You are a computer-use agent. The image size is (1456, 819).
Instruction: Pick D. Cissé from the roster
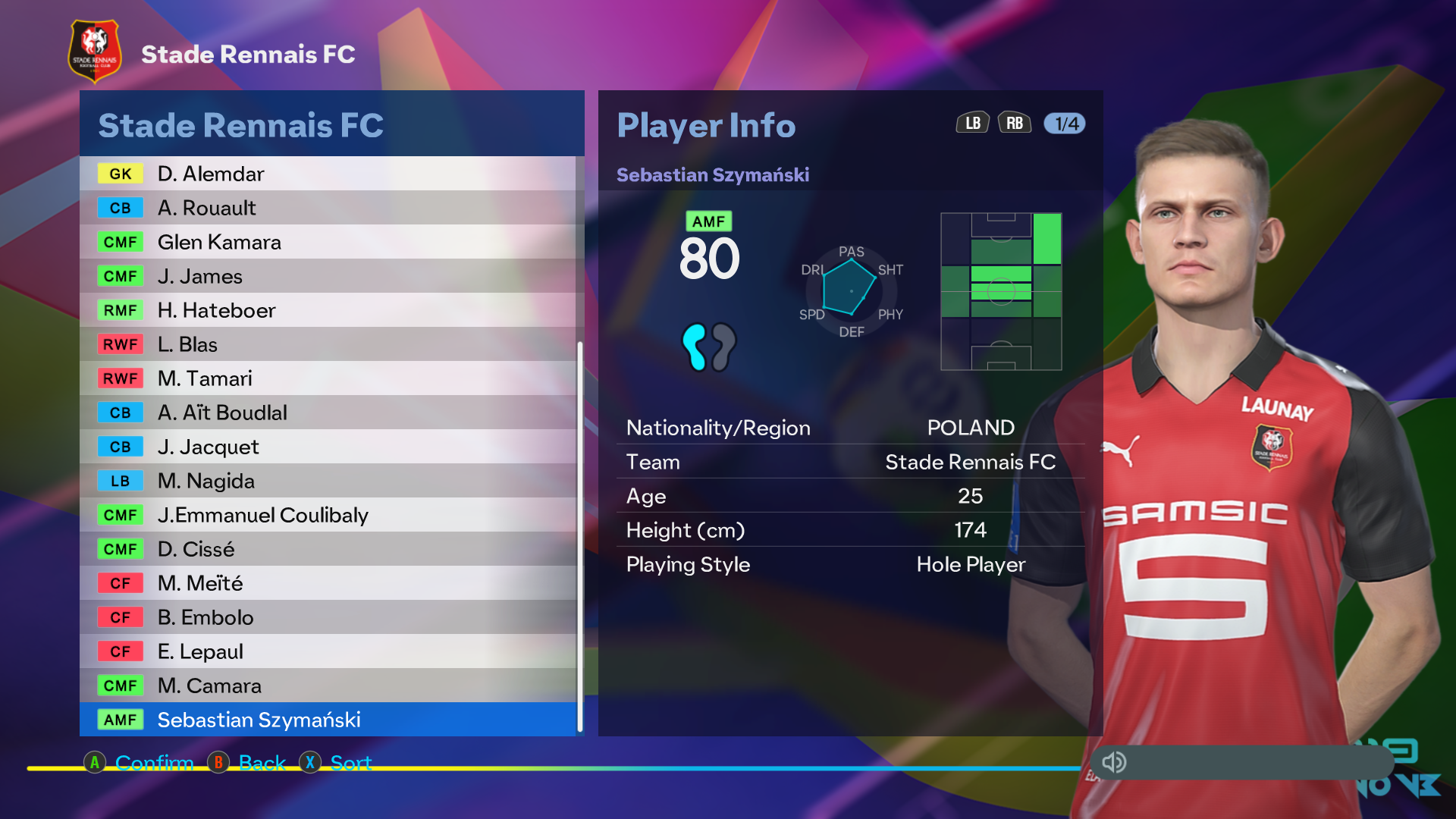point(328,549)
